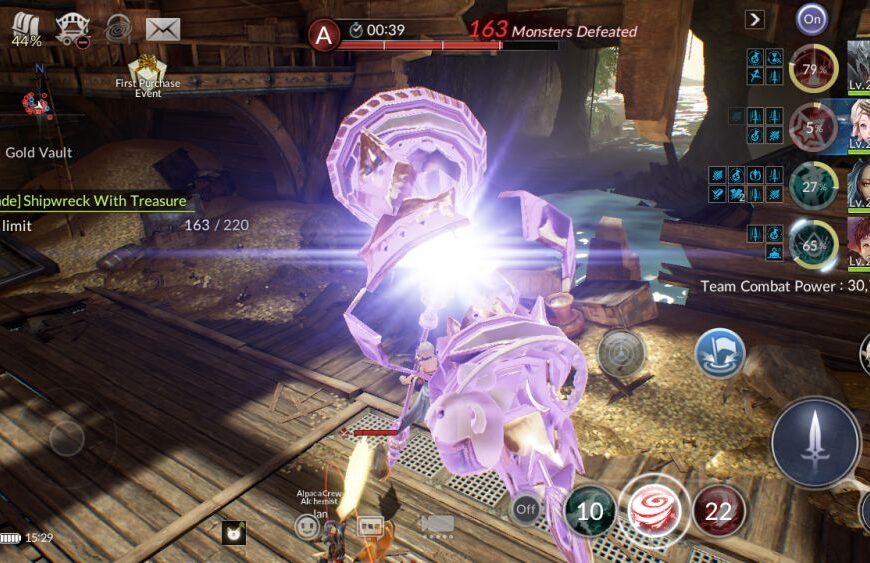Select the Shipwreck With Treasure quest tracker
Viewport: 870px width, 563px height.
click(x=95, y=201)
